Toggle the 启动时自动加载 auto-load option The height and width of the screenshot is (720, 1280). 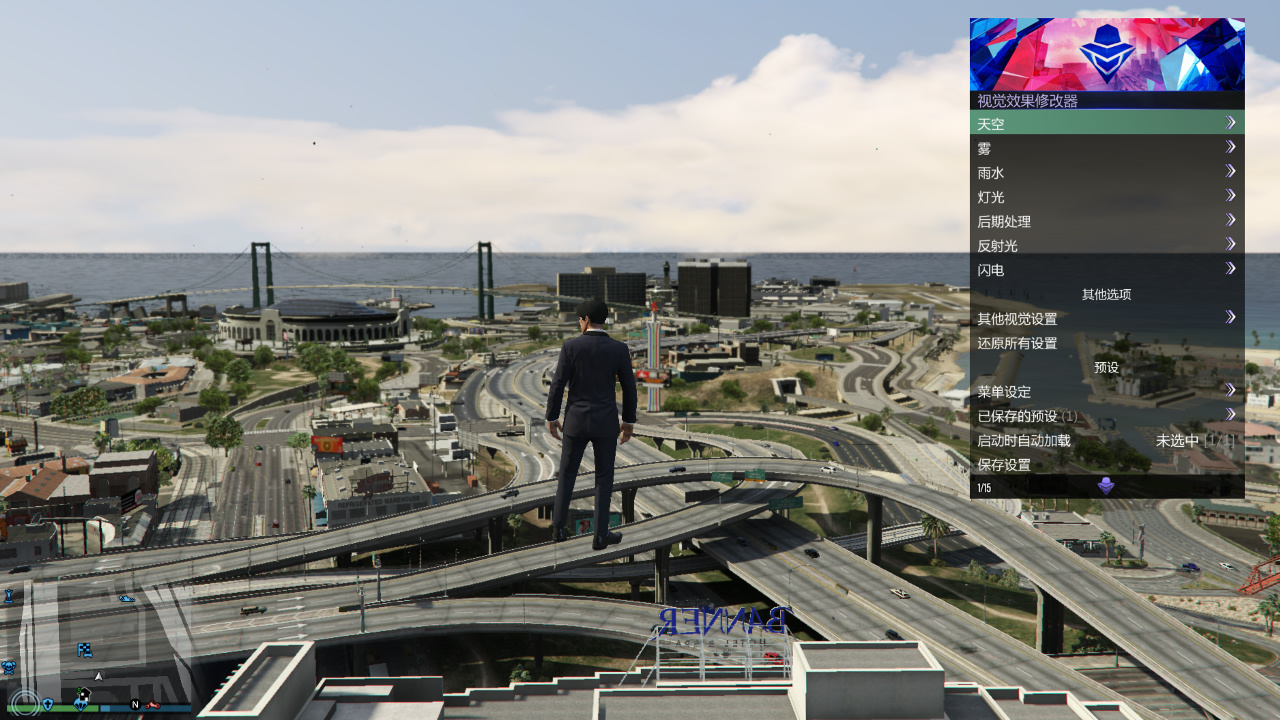pyautogui.click(x=1106, y=440)
